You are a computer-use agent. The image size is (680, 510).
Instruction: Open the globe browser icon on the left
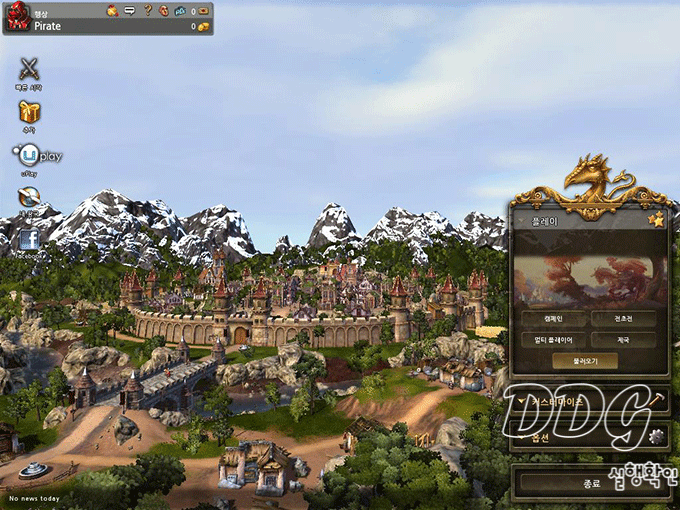28,198
